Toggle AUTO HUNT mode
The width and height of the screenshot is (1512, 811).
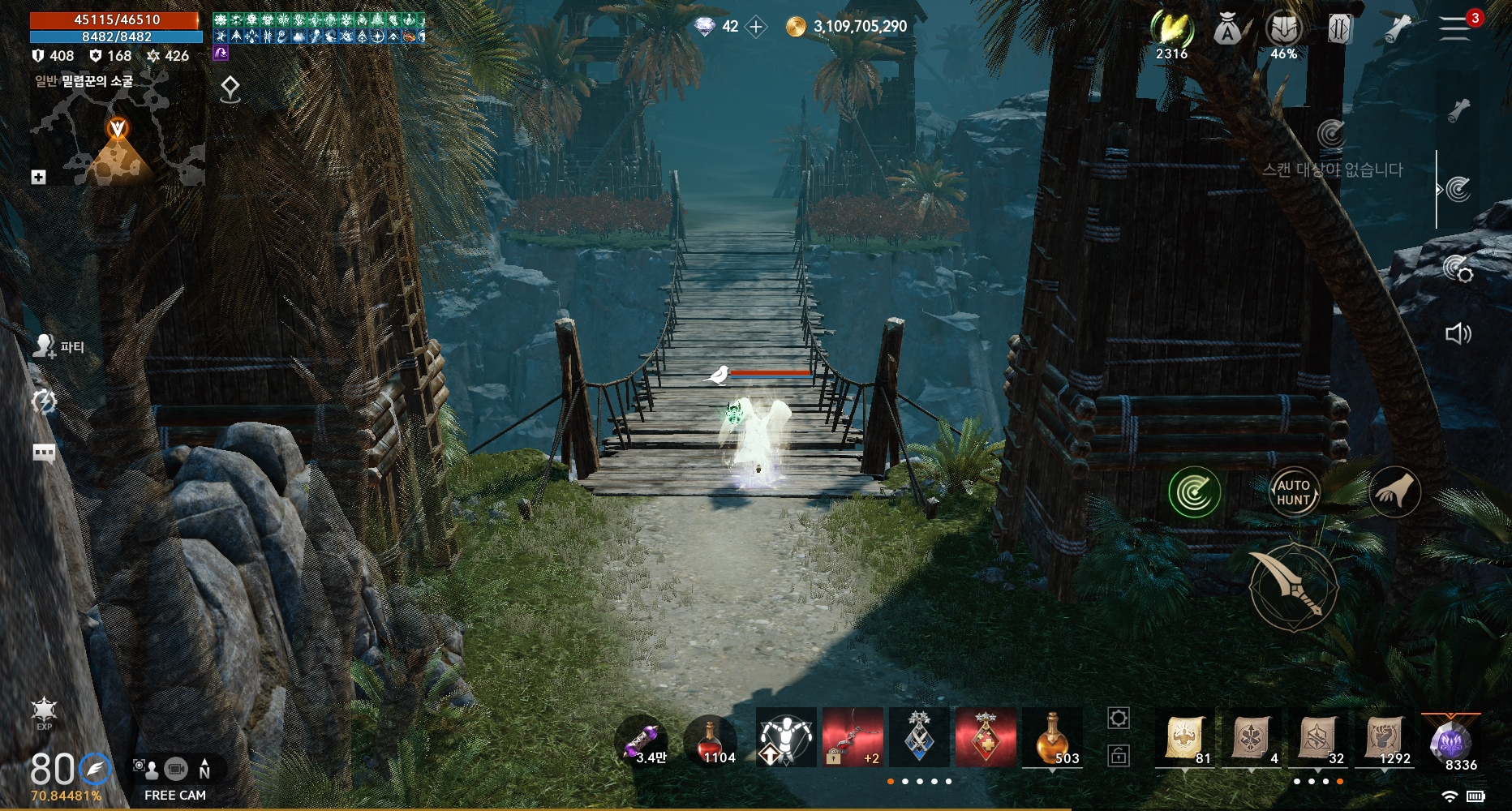(x=1293, y=492)
